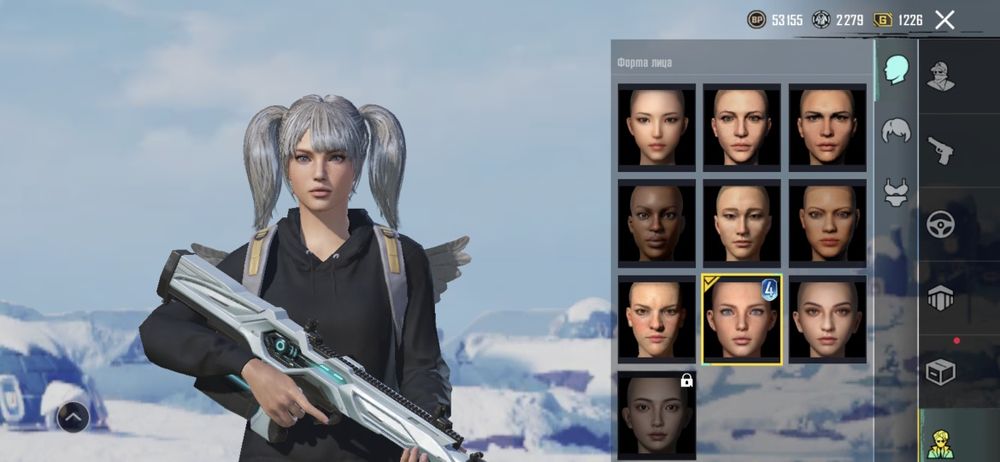Screen dimensions: 1000x462
Task: Open the striped parachute-pack category
Action: coord(940,297)
